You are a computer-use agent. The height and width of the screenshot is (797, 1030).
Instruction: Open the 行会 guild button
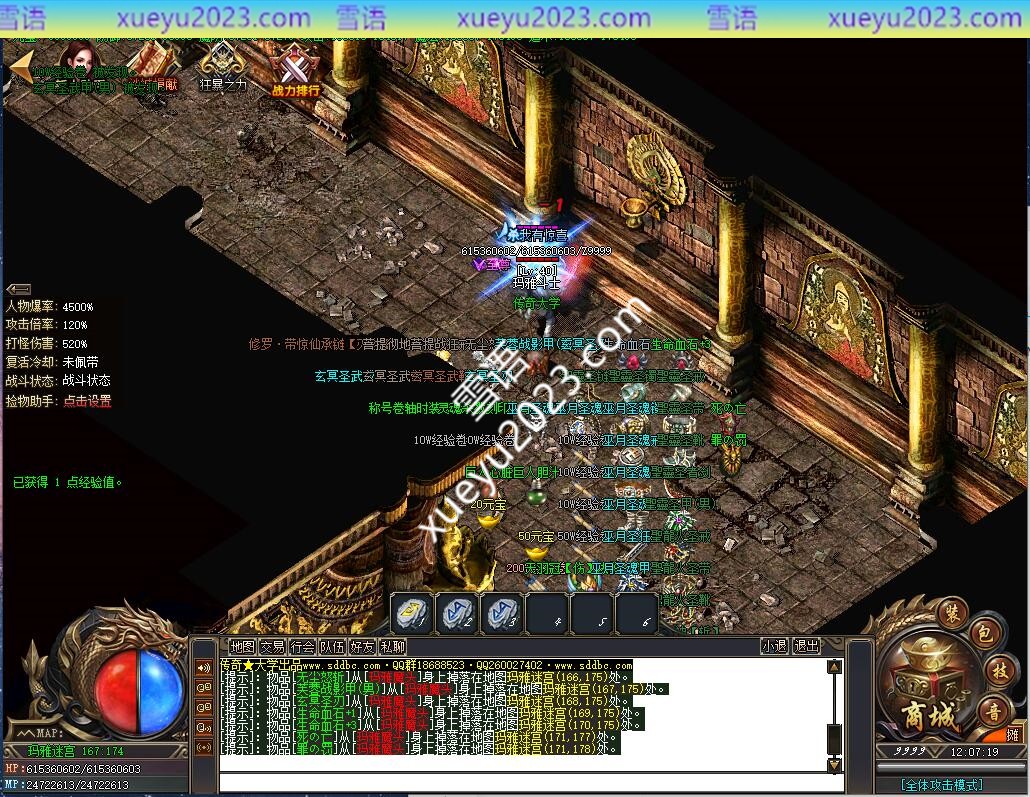click(x=302, y=647)
